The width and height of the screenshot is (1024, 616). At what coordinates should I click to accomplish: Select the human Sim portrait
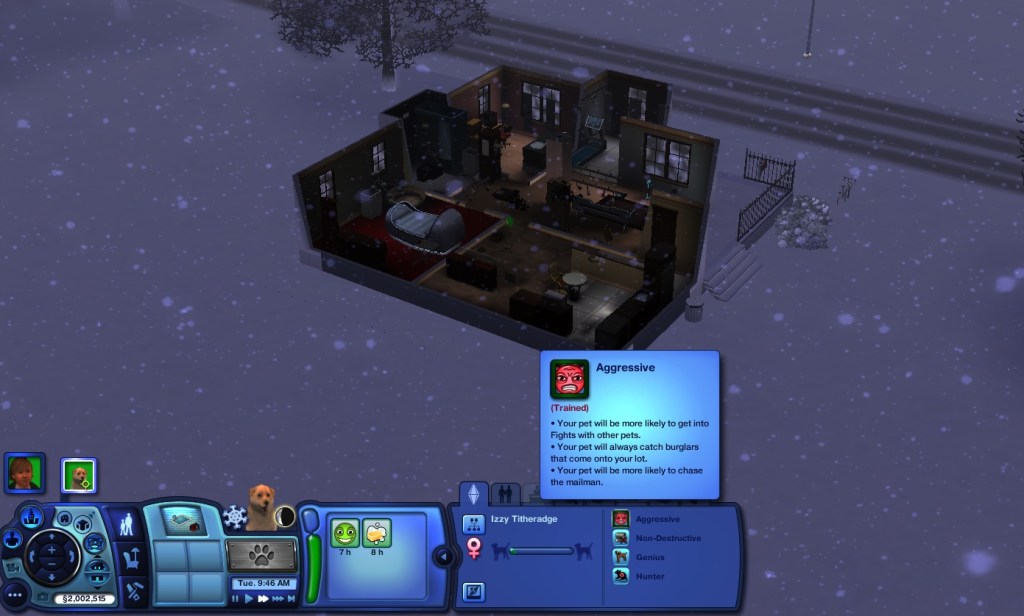click(x=23, y=472)
